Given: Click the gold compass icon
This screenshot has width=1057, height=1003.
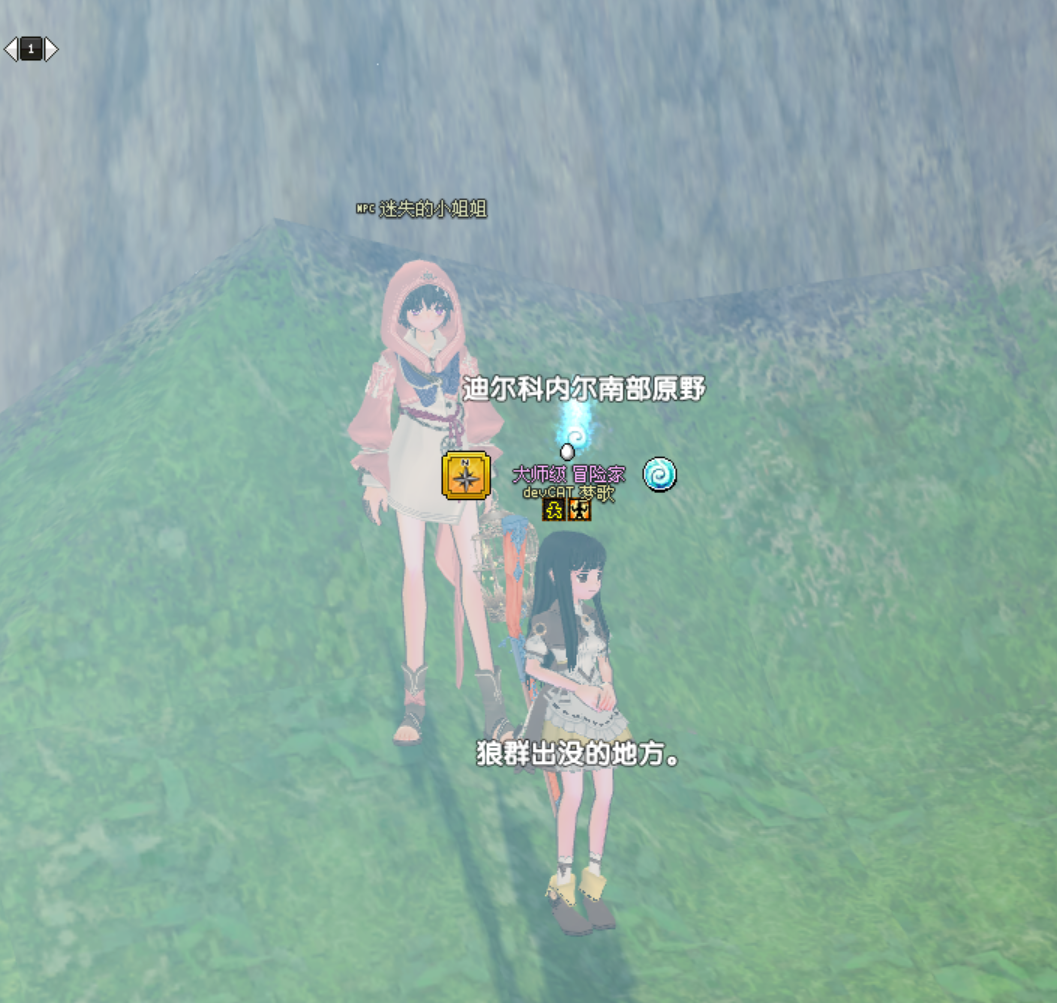Looking at the screenshot, I should pyautogui.click(x=466, y=476).
